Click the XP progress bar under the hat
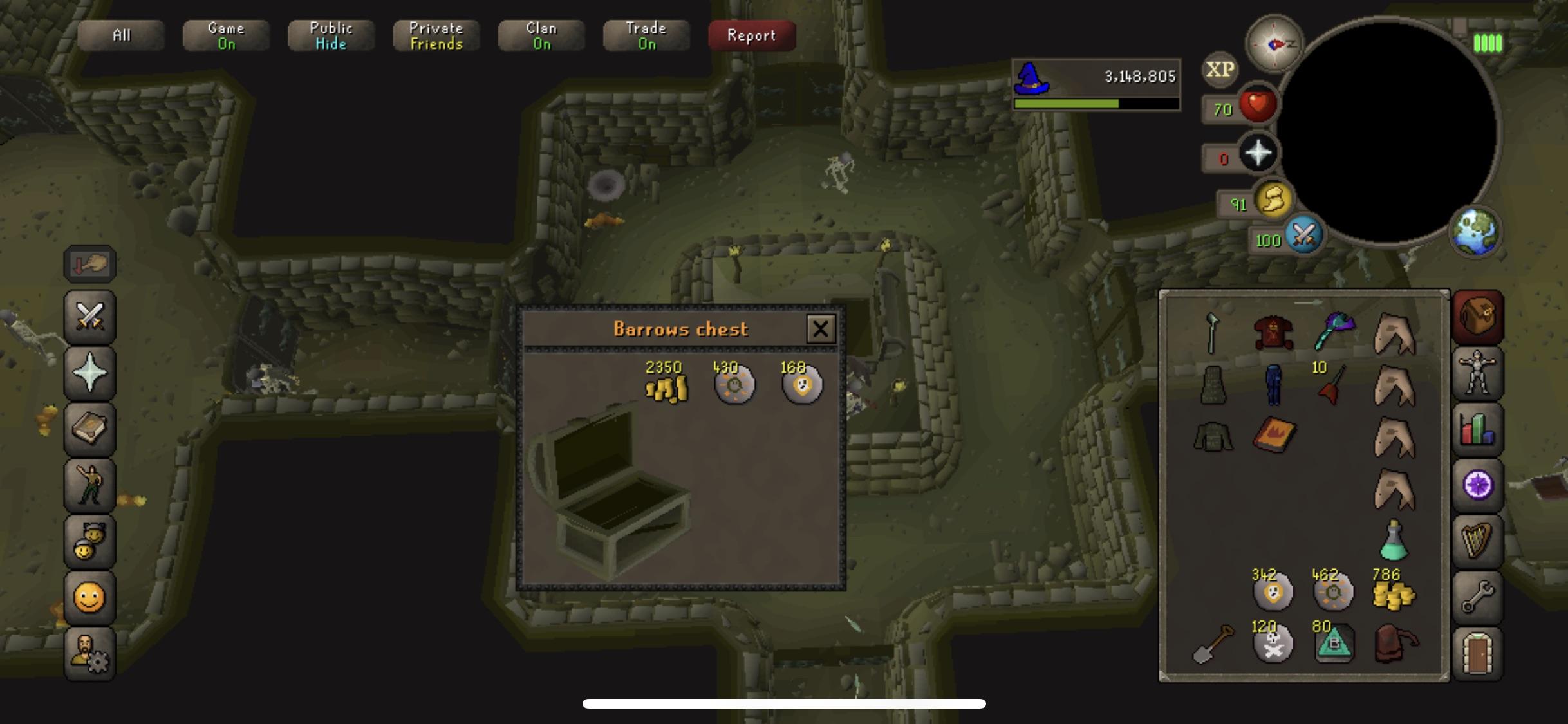 point(1094,103)
